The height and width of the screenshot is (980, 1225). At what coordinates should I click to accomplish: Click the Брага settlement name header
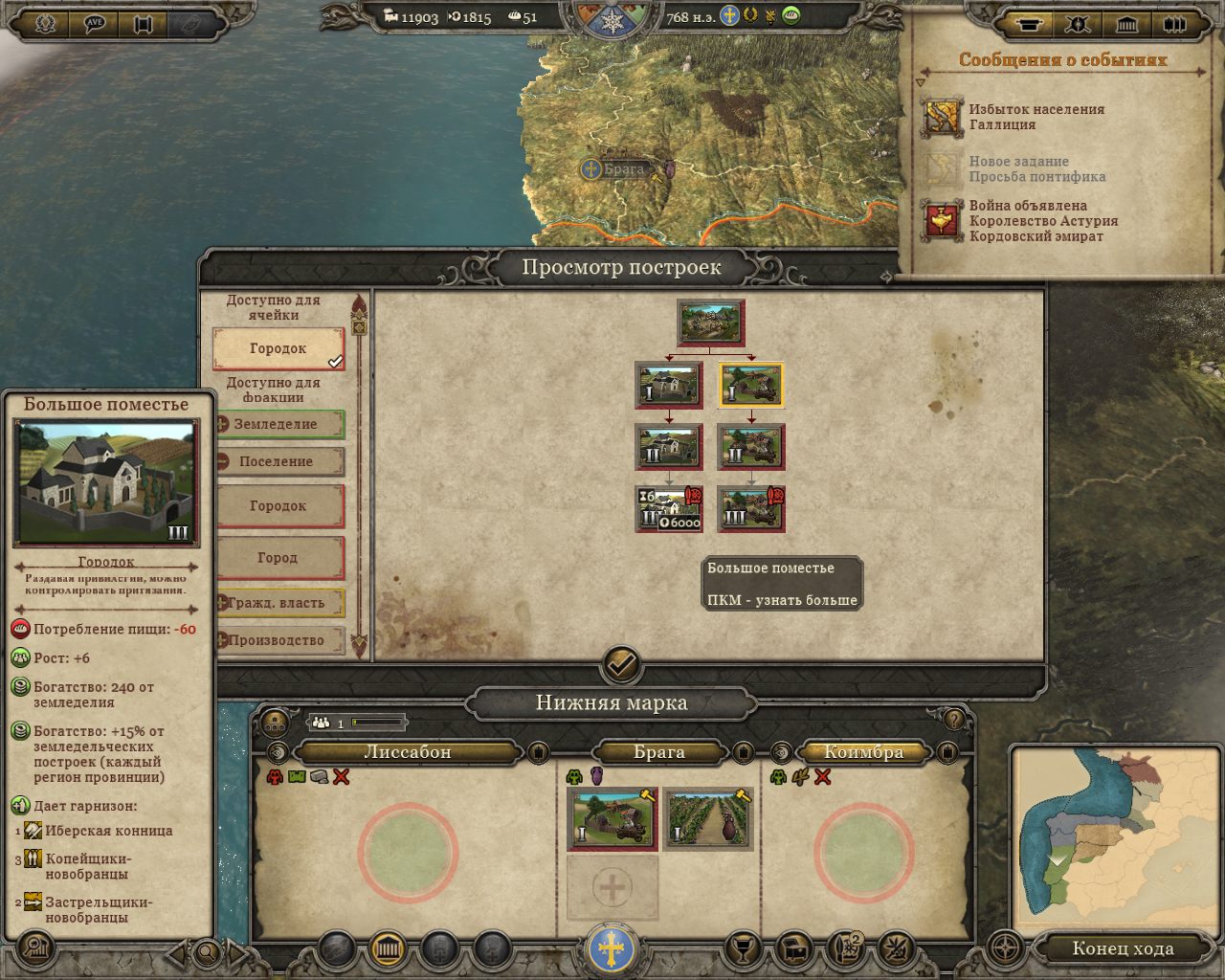(658, 752)
